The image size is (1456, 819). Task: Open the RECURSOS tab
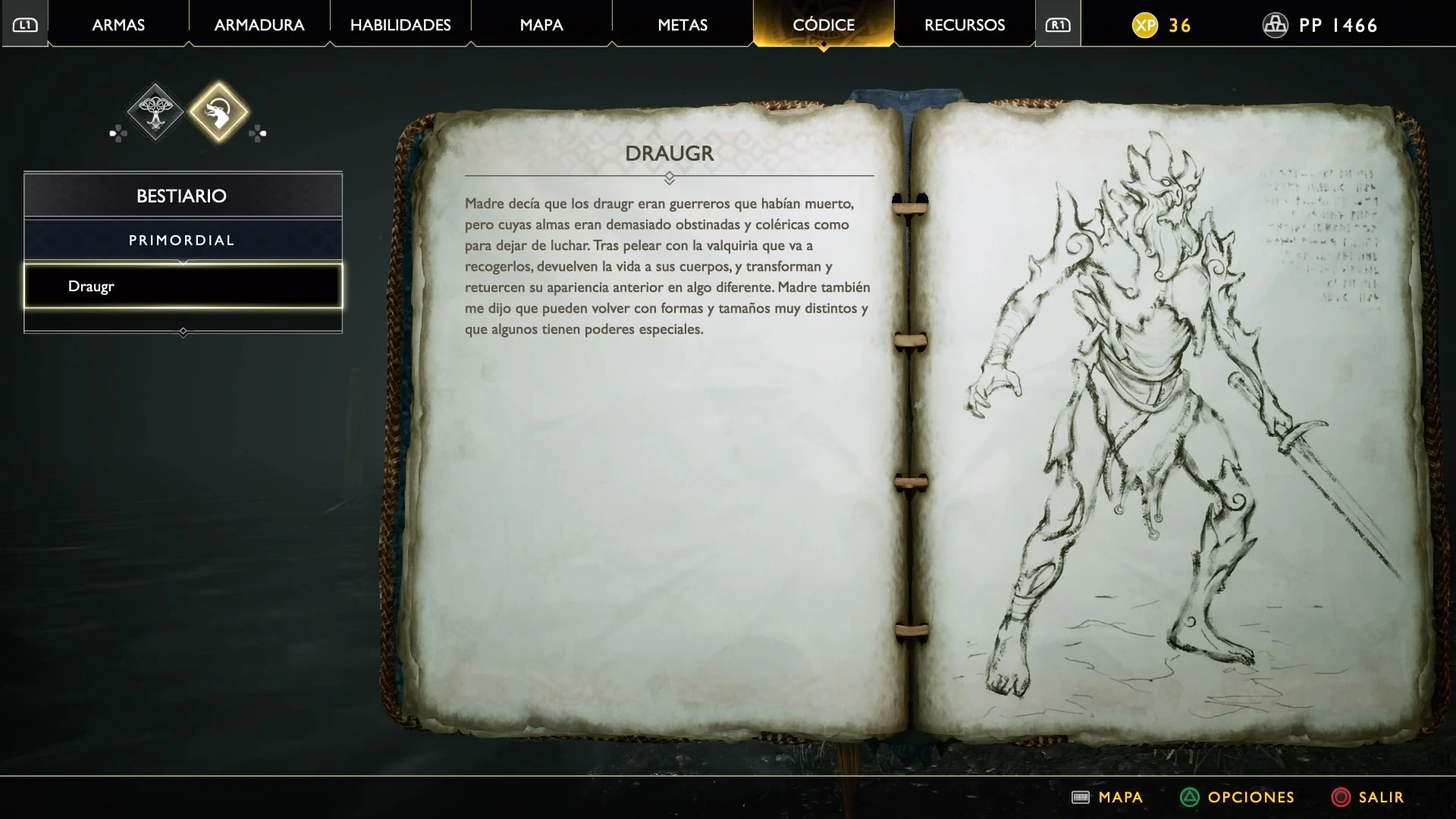pyautogui.click(x=965, y=25)
